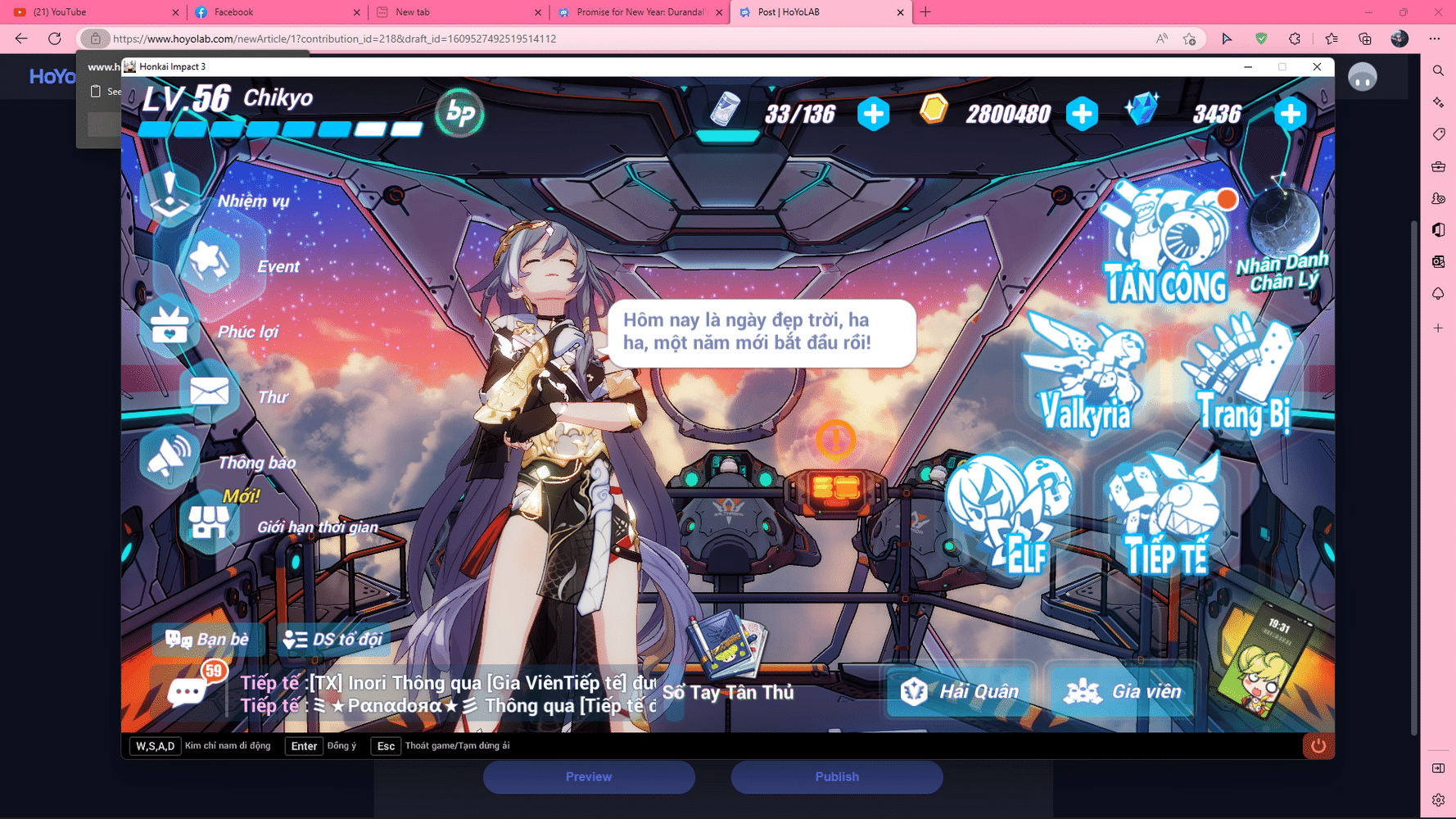Open the BP battle pass
The image size is (1456, 819).
pos(459,115)
